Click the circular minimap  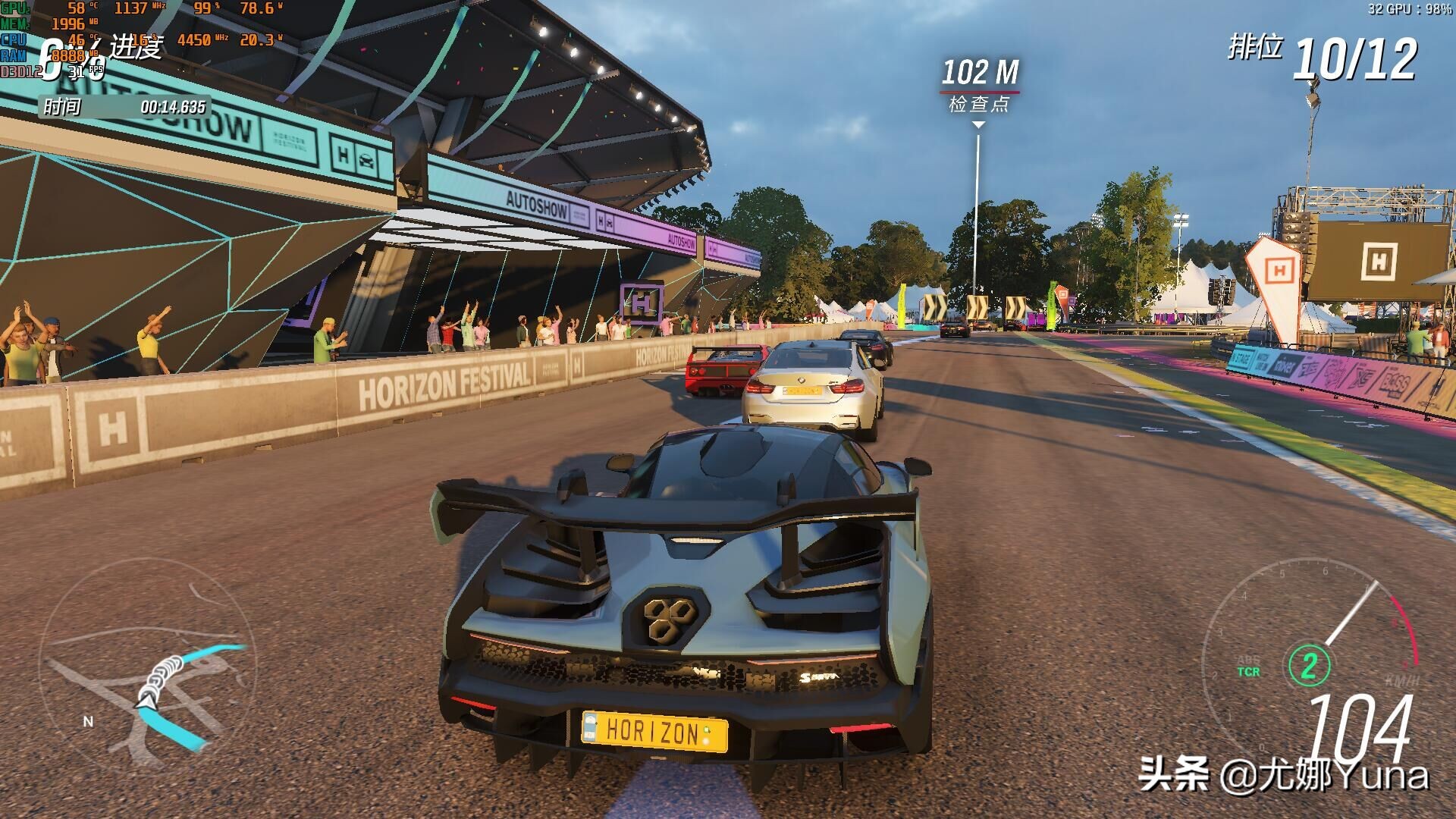point(148,667)
